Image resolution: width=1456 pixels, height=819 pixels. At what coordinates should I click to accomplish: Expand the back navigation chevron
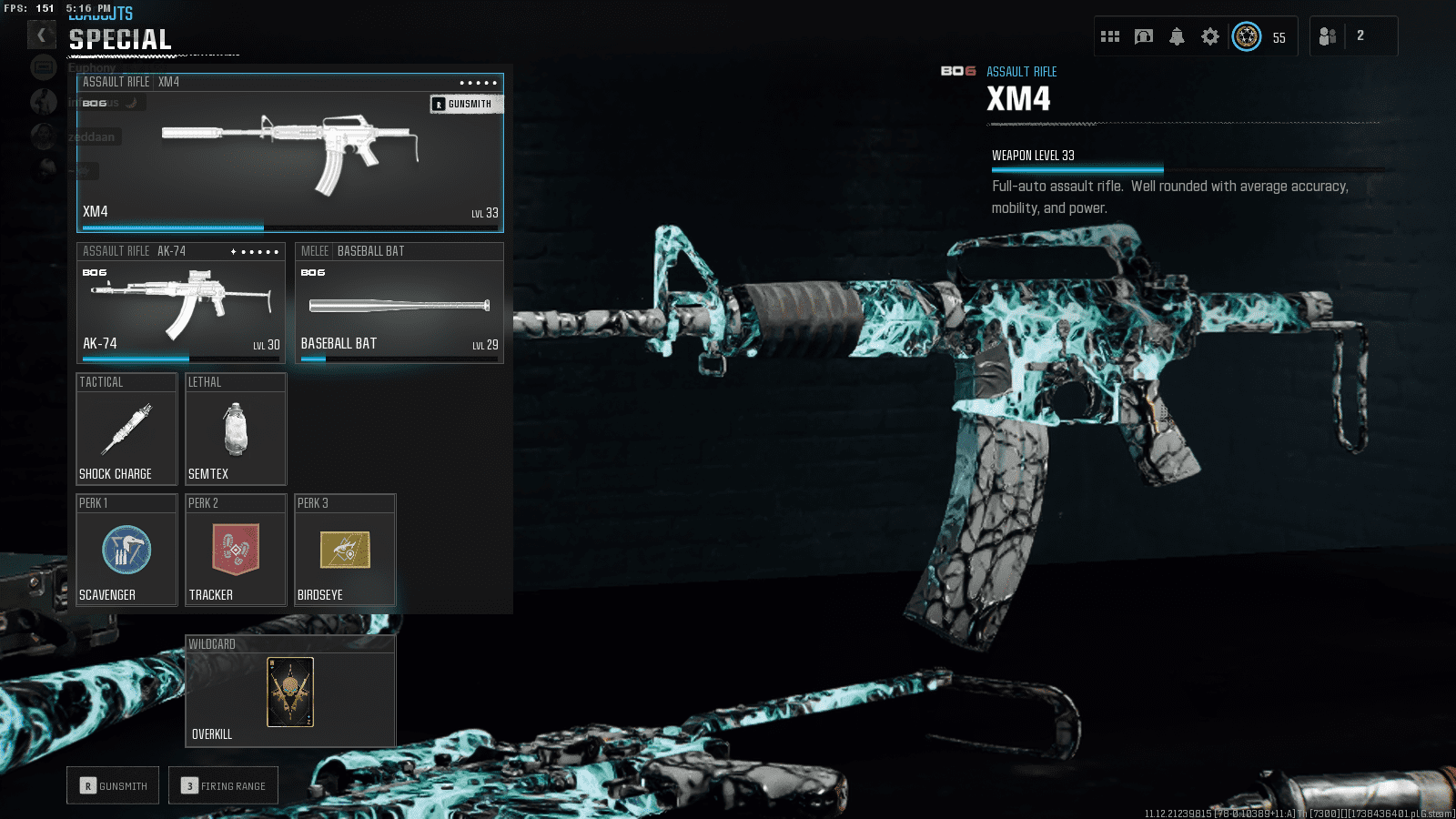[42, 34]
